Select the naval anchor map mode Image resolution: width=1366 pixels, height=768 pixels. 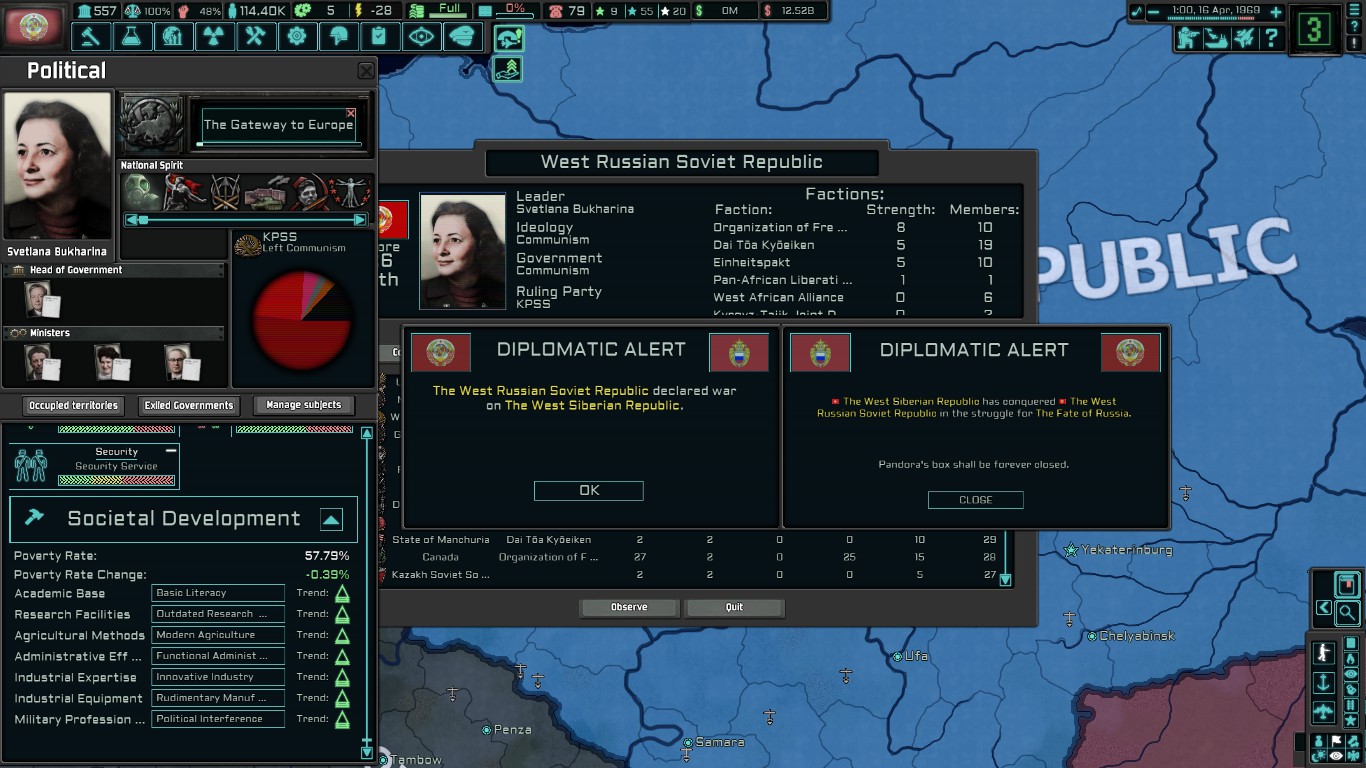[1324, 683]
